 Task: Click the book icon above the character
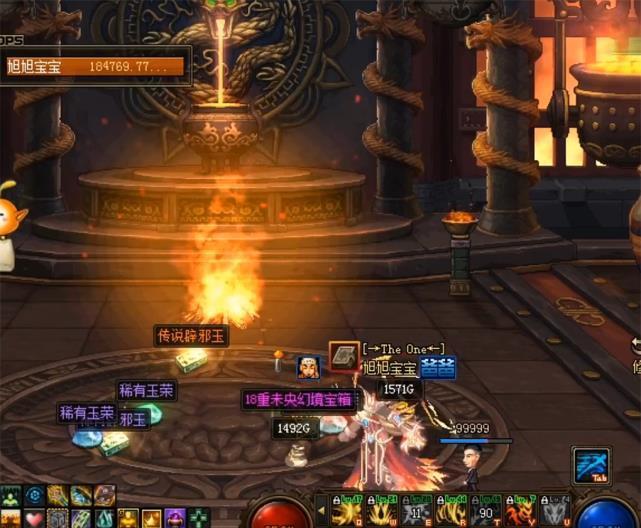click(344, 357)
